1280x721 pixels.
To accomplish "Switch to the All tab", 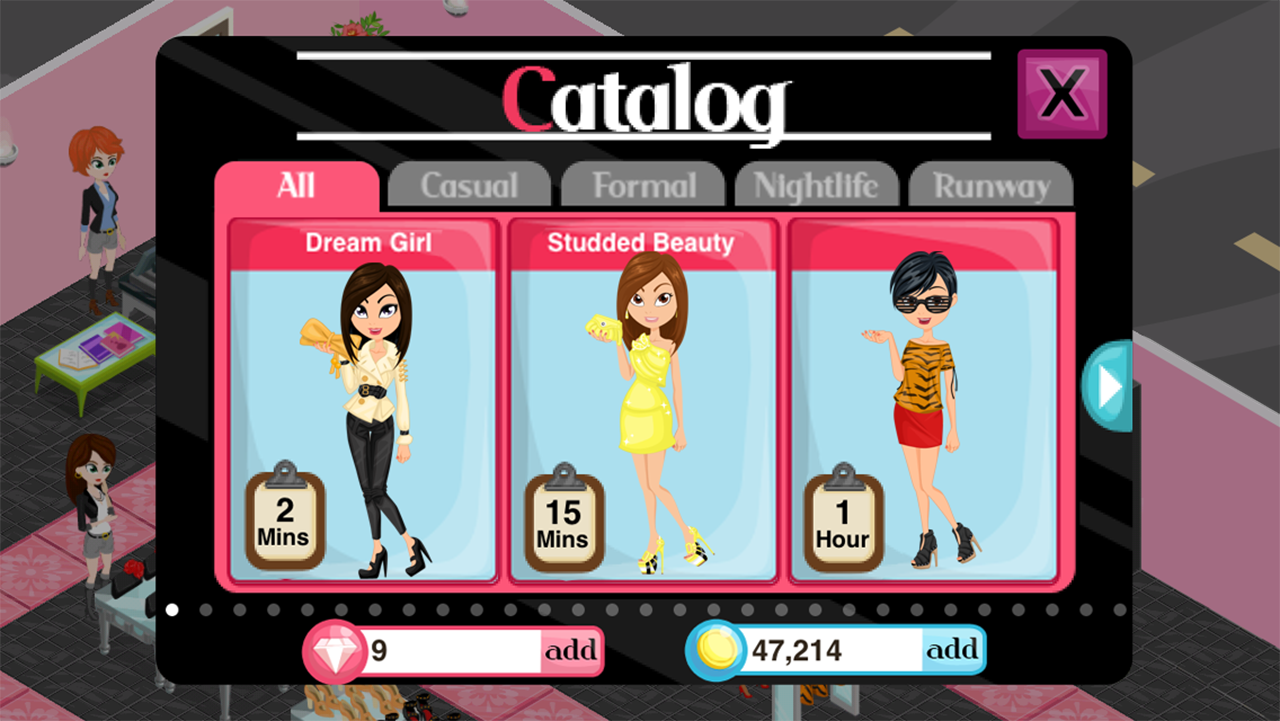I will coord(296,186).
